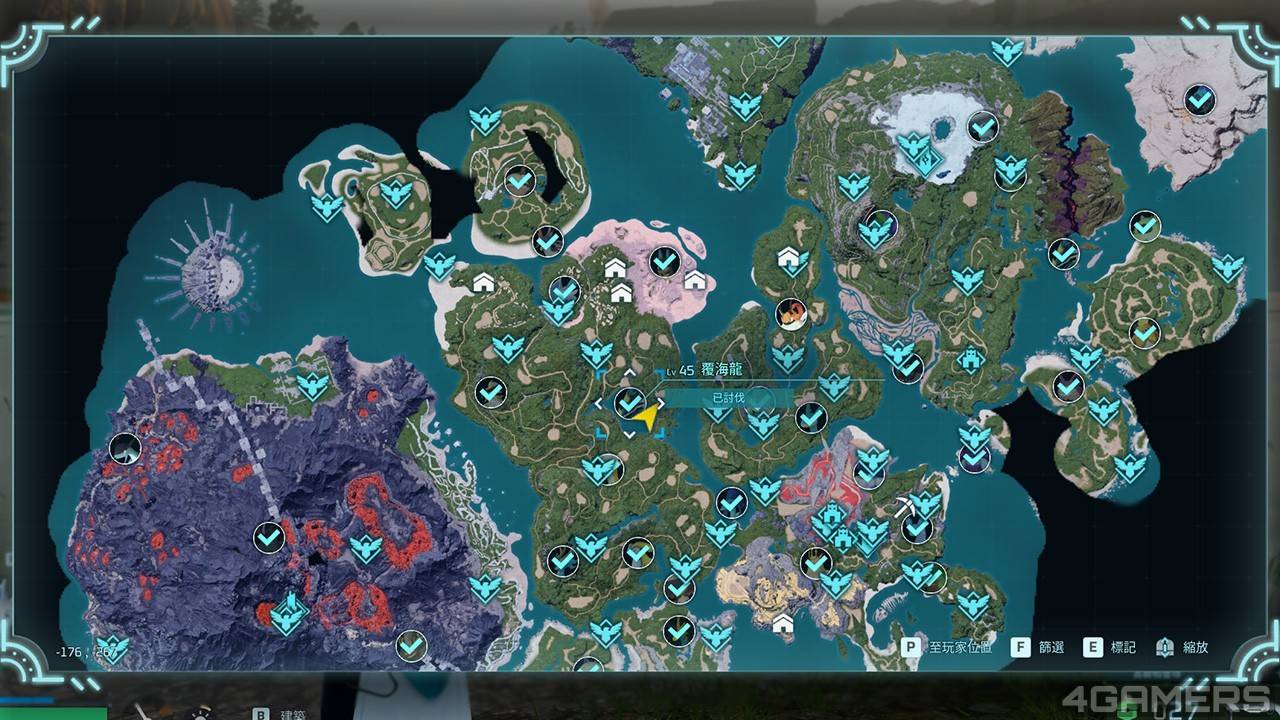1280x720 pixels.
Task: Click the checkmark boss marker on the island with black gap
Action: 519,181
